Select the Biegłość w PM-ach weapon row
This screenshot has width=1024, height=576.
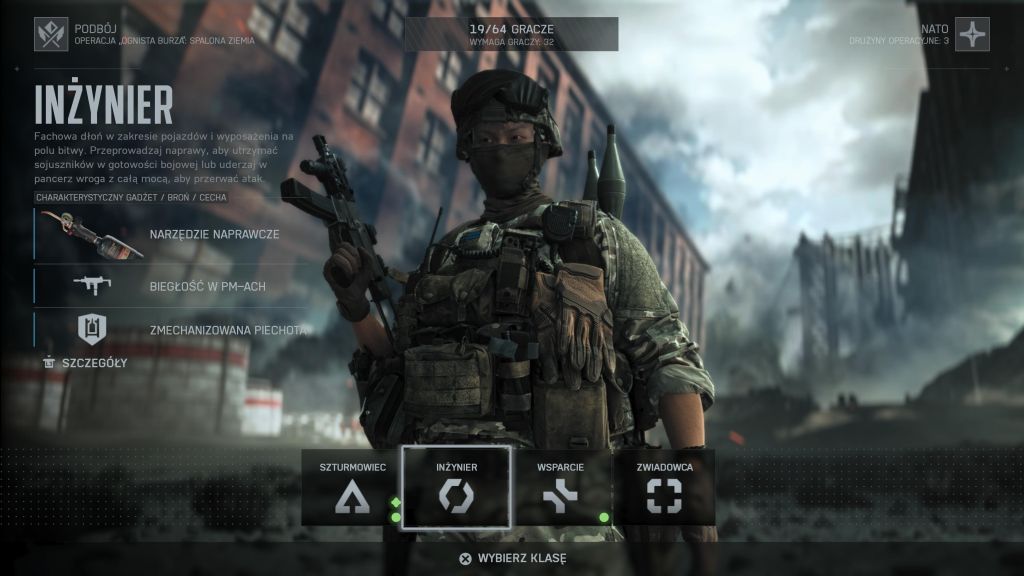coord(170,285)
